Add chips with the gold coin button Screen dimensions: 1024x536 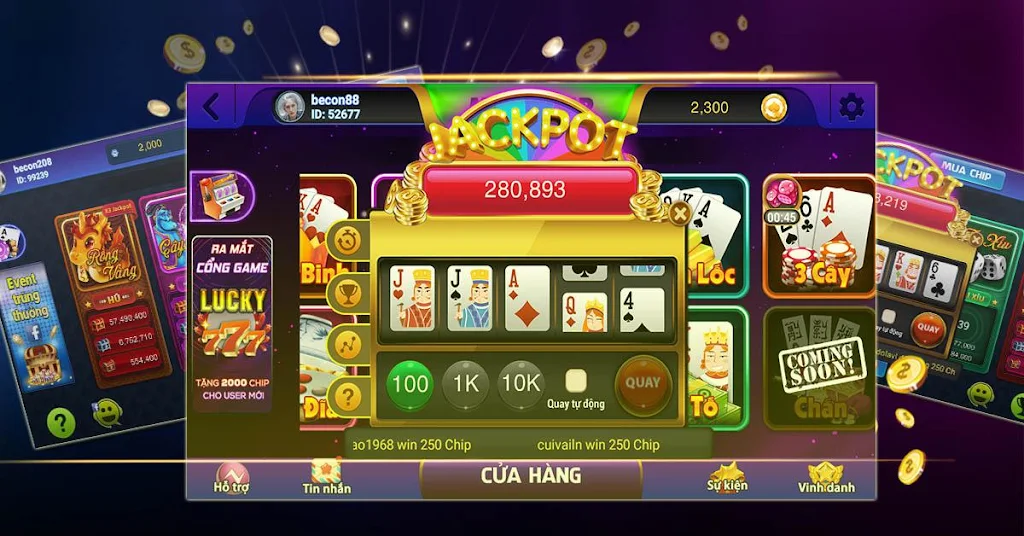coord(774,108)
